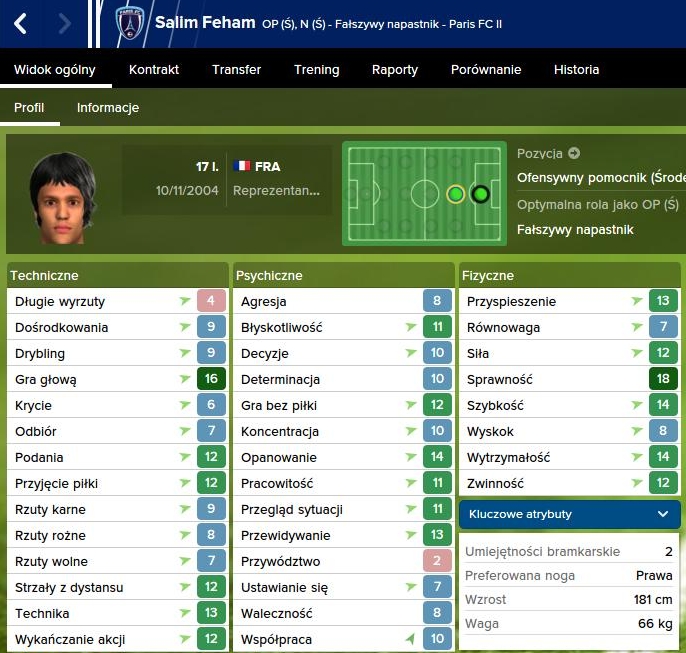This screenshot has width=686, height=653.
Task: Select the Profil sub-tab
Action: [x=29, y=108]
